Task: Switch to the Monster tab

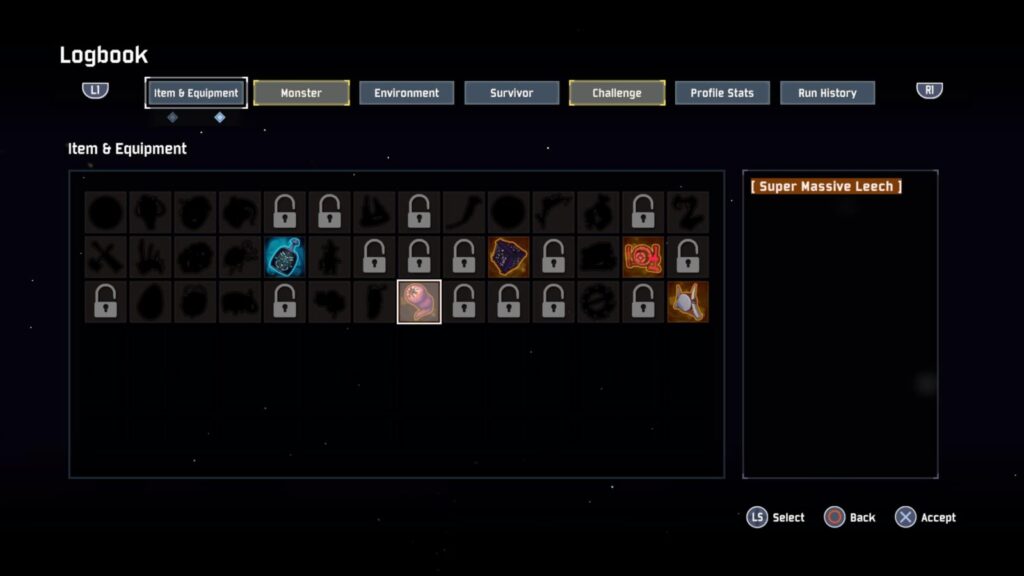Action: click(x=301, y=93)
